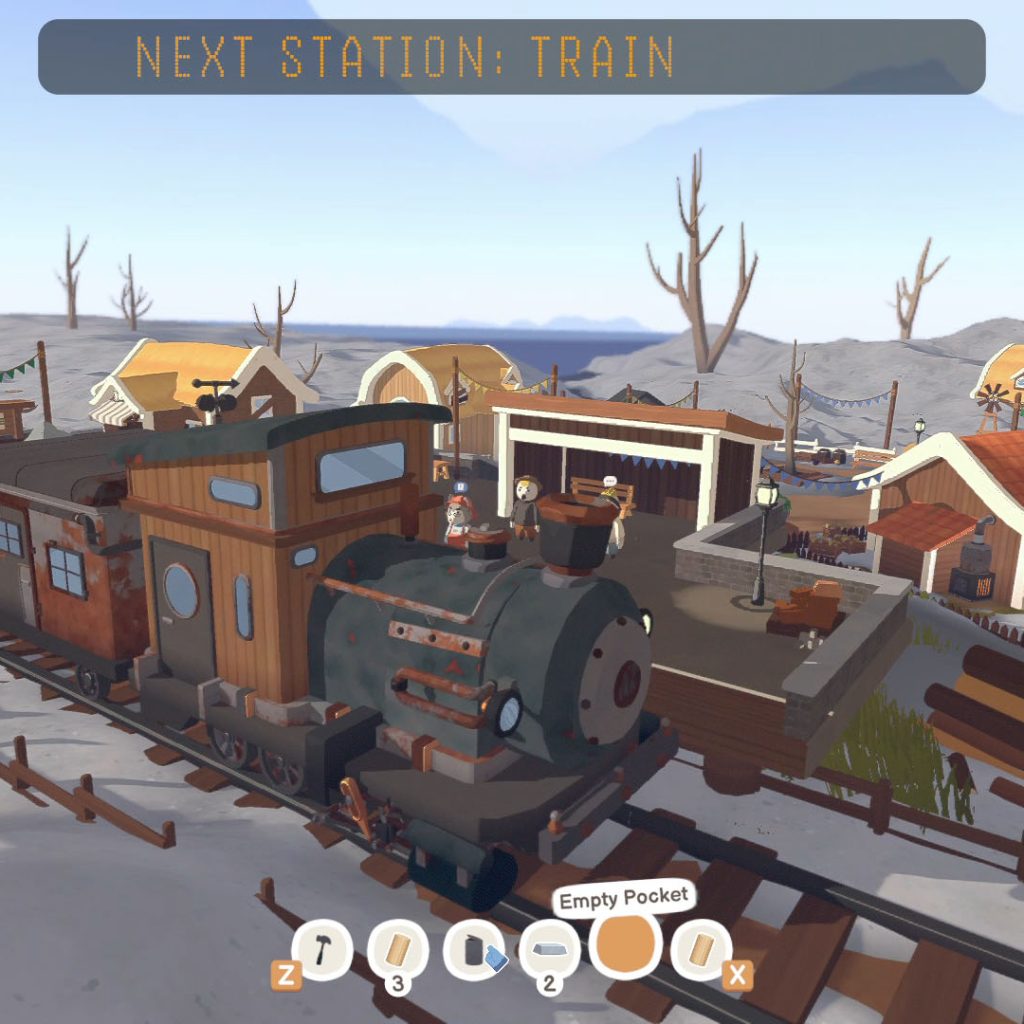Click the highlighted orange Empty Pocket slot
This screenshot has height=1024, width=1024.
coord(625,943)
